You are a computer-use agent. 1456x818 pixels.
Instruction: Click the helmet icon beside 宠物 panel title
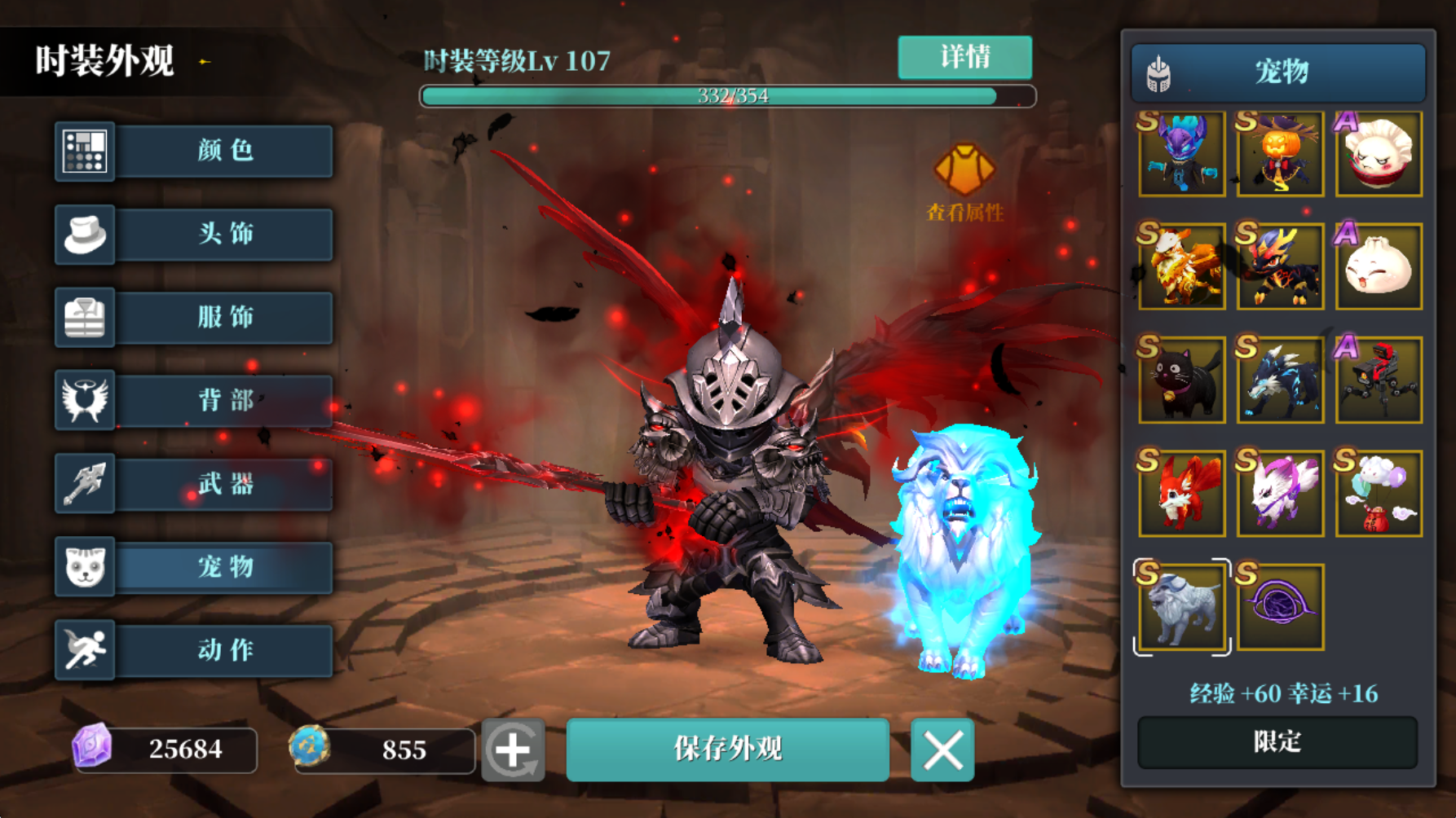pos(1158,72)
